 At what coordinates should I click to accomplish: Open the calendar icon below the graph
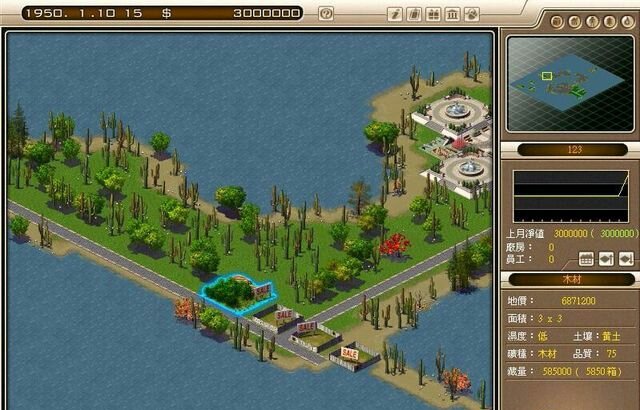point(587,259)
